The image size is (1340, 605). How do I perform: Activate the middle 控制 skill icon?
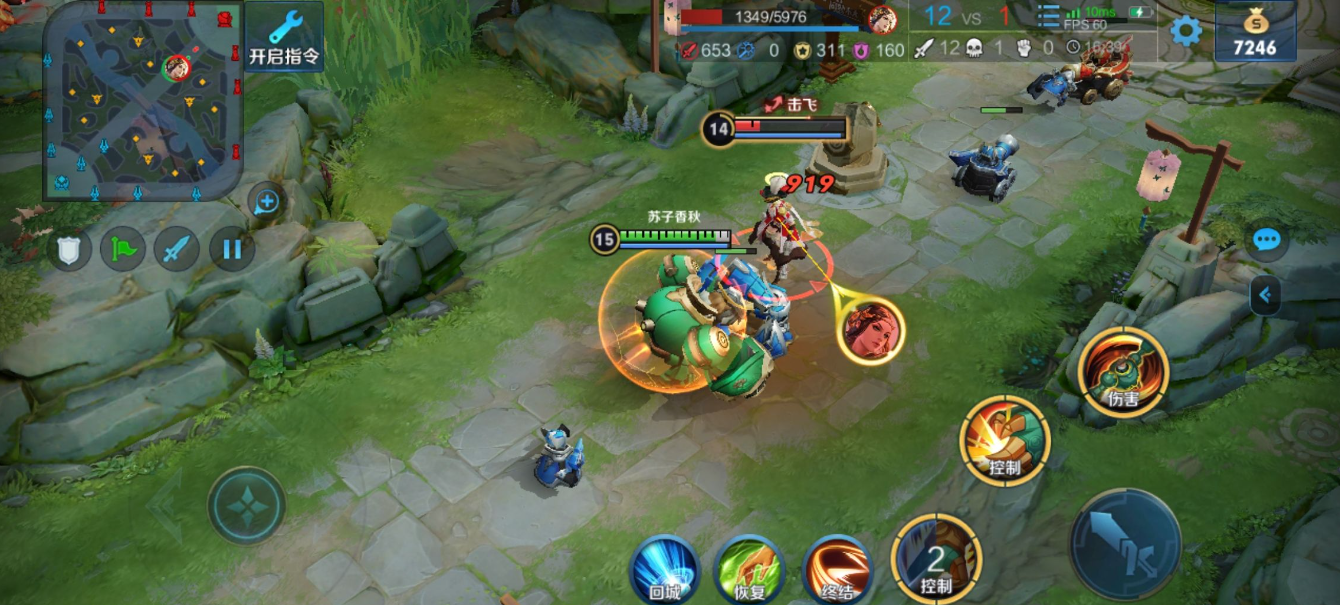[x=1004, y=441]
